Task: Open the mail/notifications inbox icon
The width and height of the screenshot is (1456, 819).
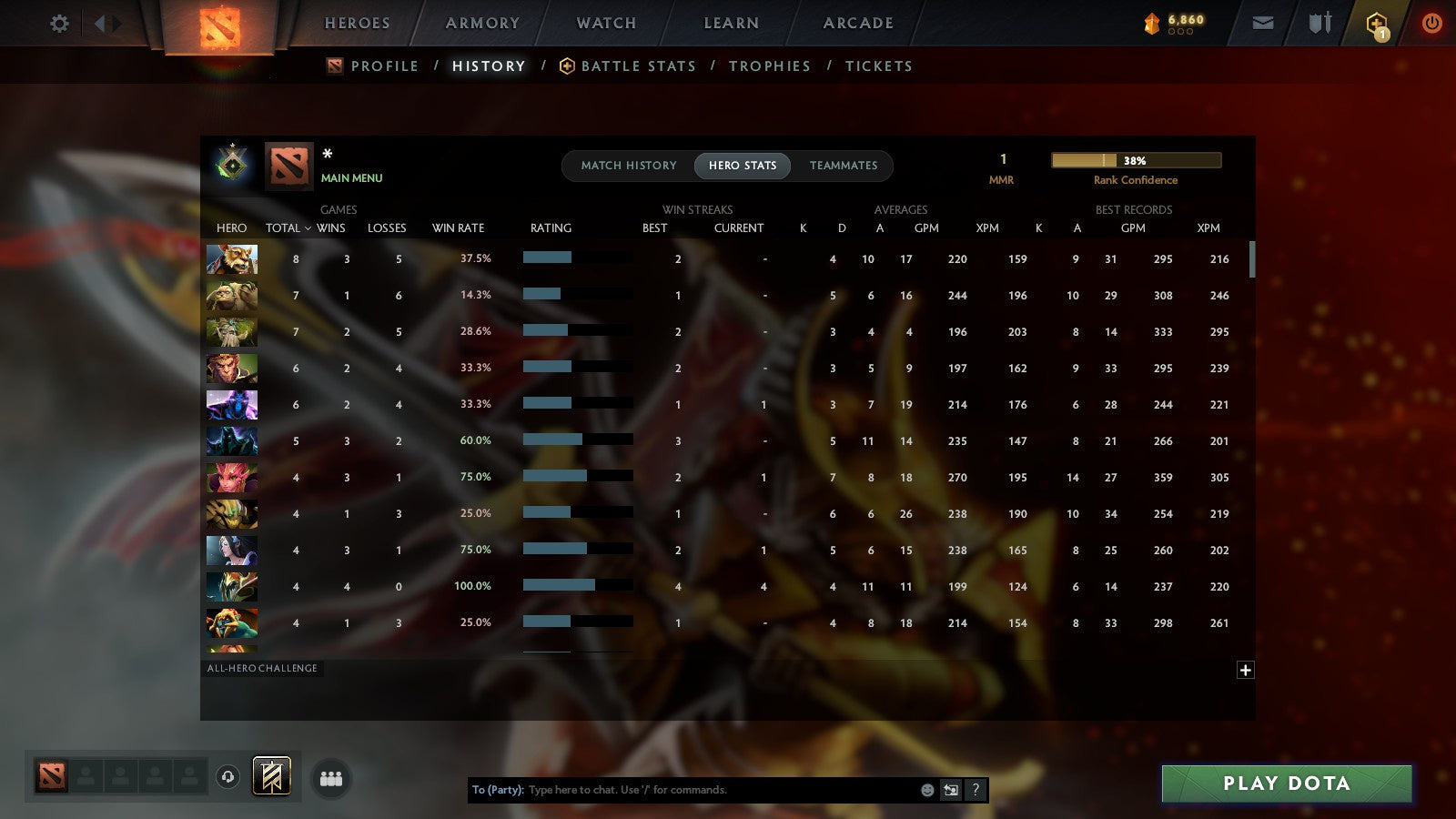Action: [x=1263, y=23]
